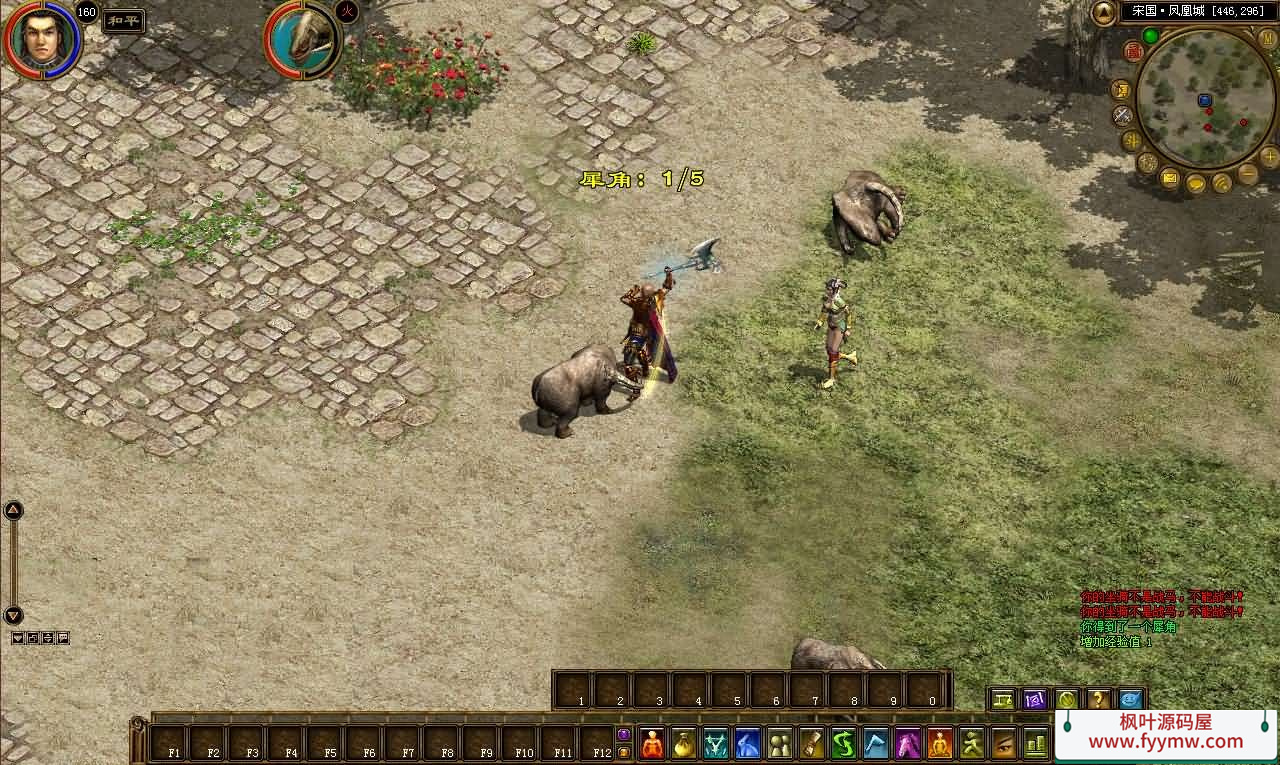Click the player character portrait
Viewport: 1280px width, 765px height.
coord(42,40)
